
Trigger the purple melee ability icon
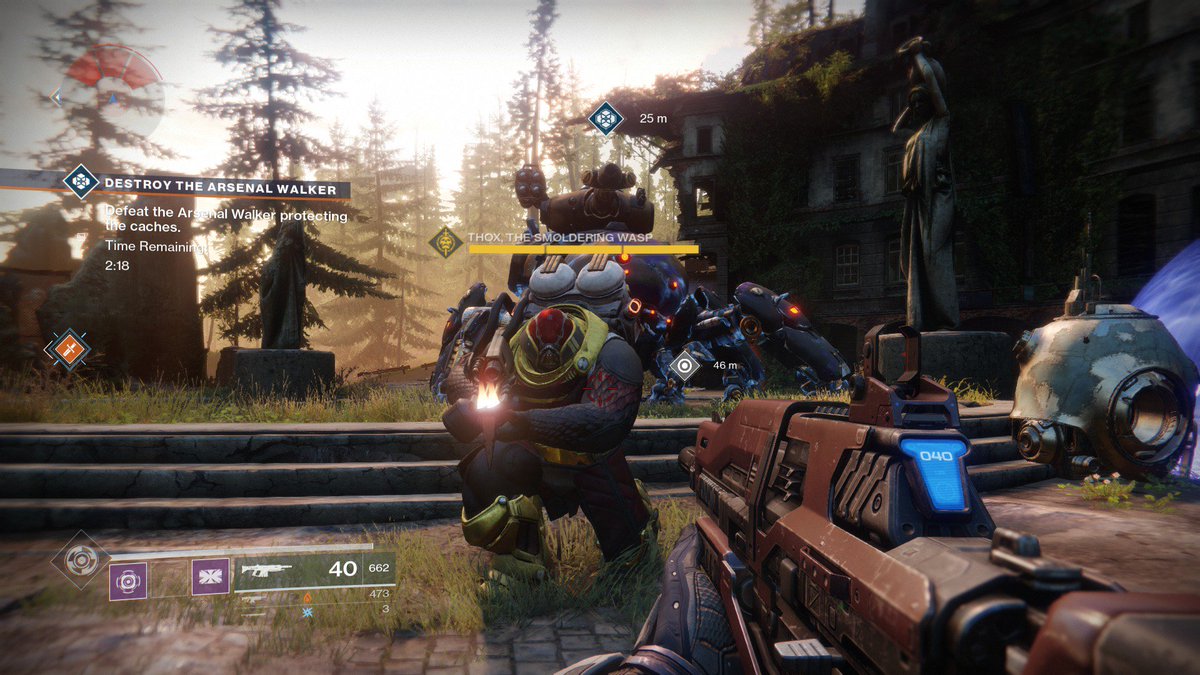pyautogui.click(x=210, y=577)
